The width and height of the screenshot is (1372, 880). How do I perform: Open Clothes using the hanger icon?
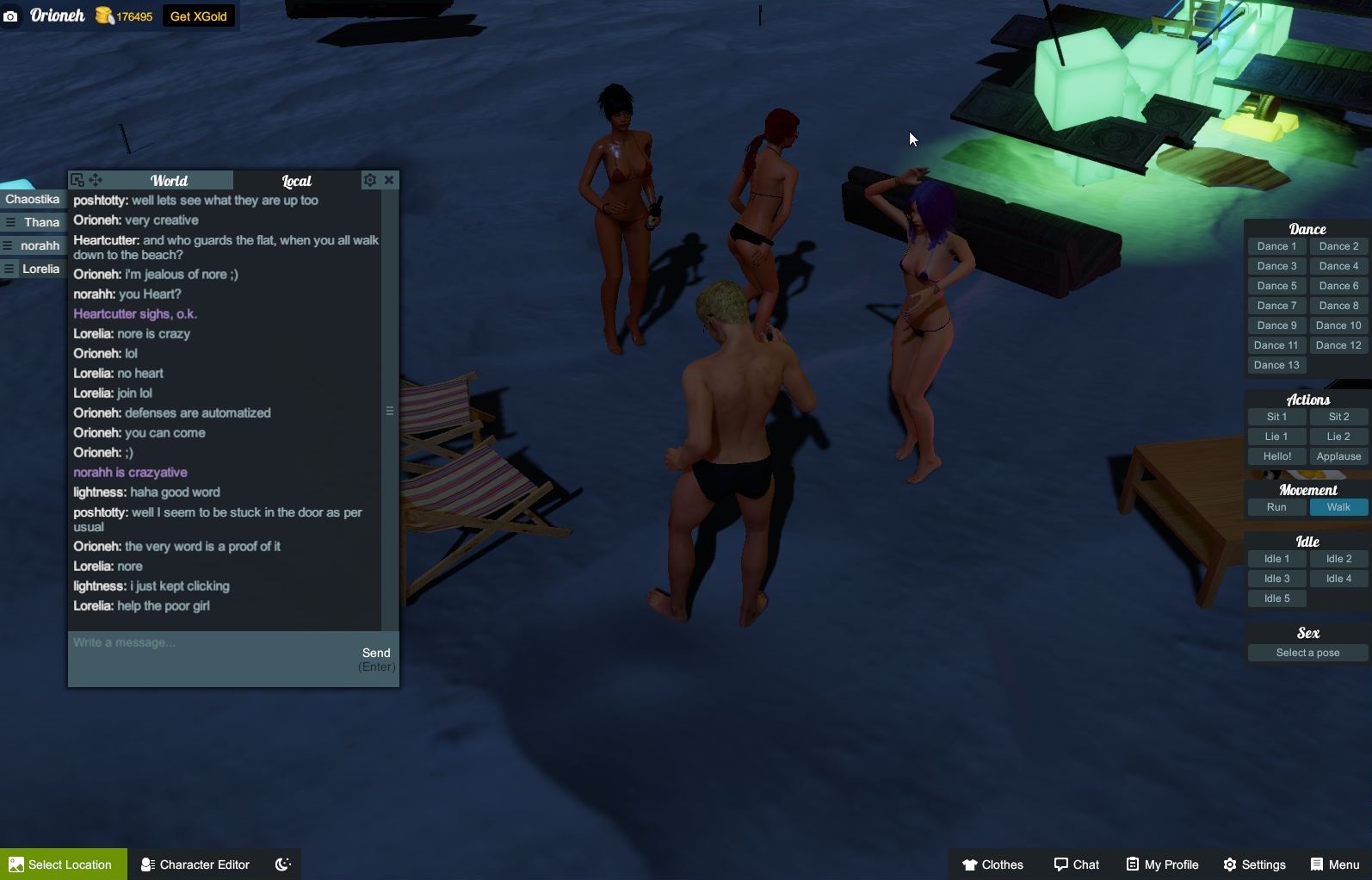(969, 864)
